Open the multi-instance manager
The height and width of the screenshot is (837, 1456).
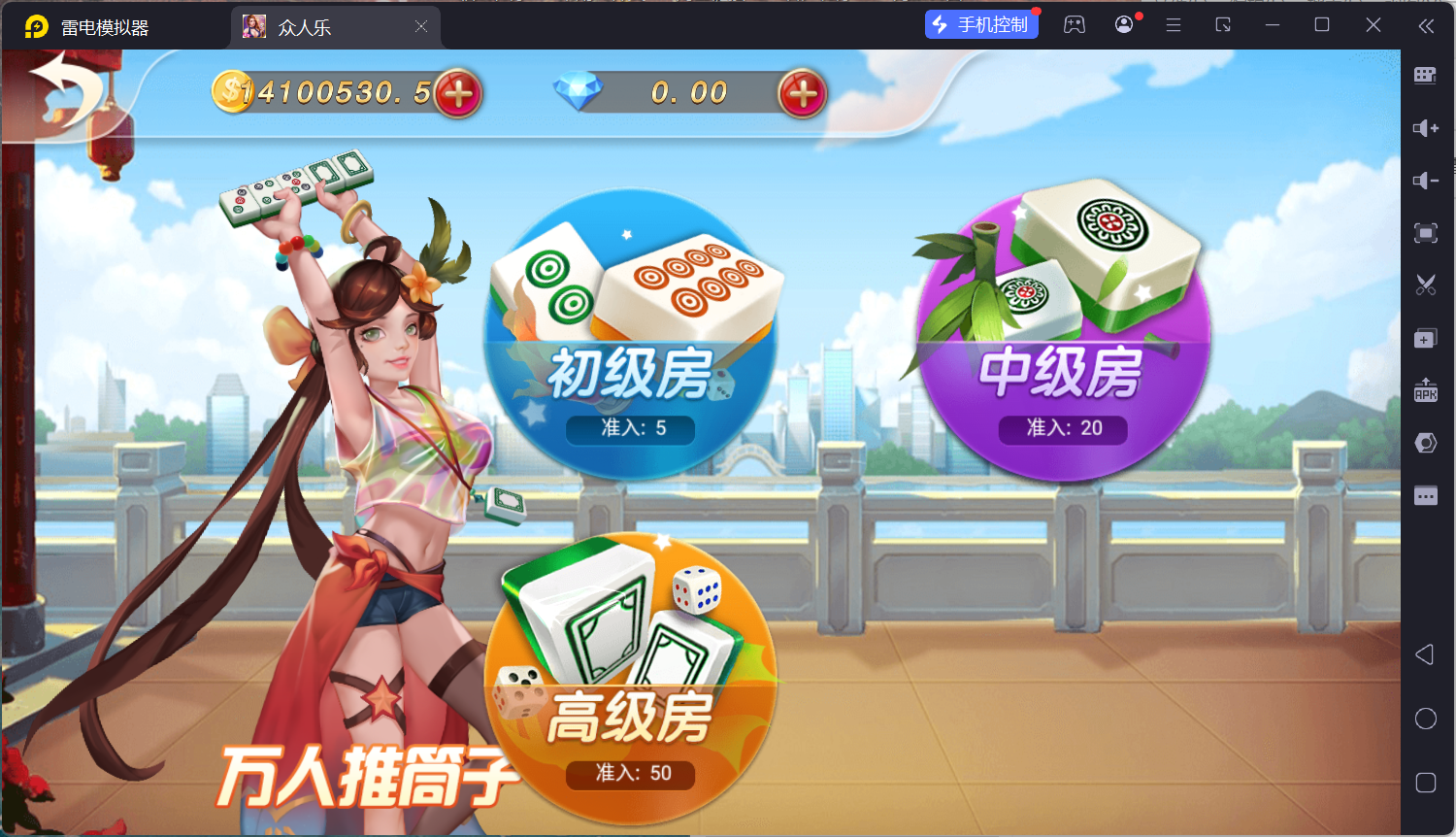tap(1425, 338)
